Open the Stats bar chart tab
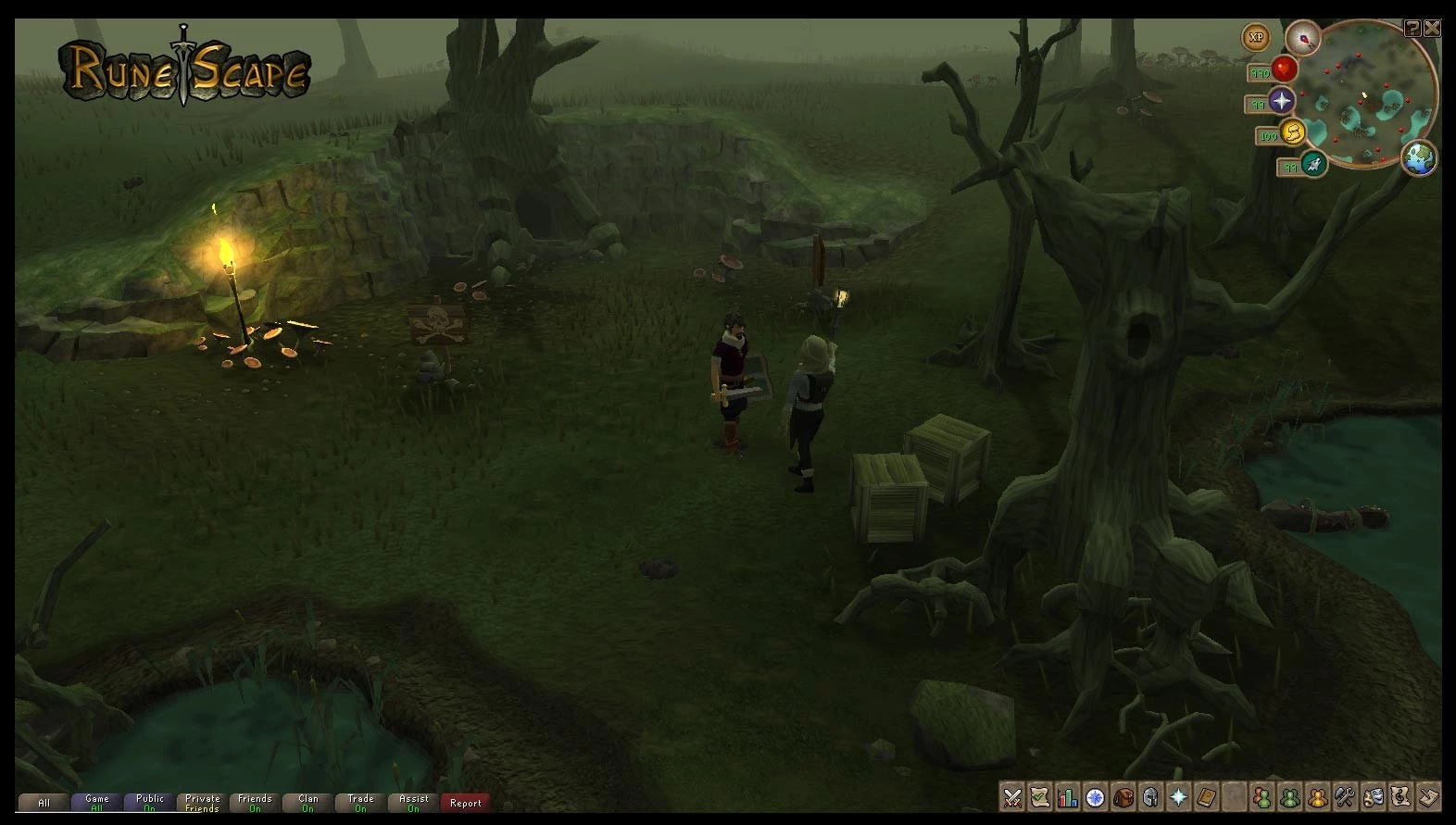The width and height of the screenshot is (1456, 825). point(1068,797)
